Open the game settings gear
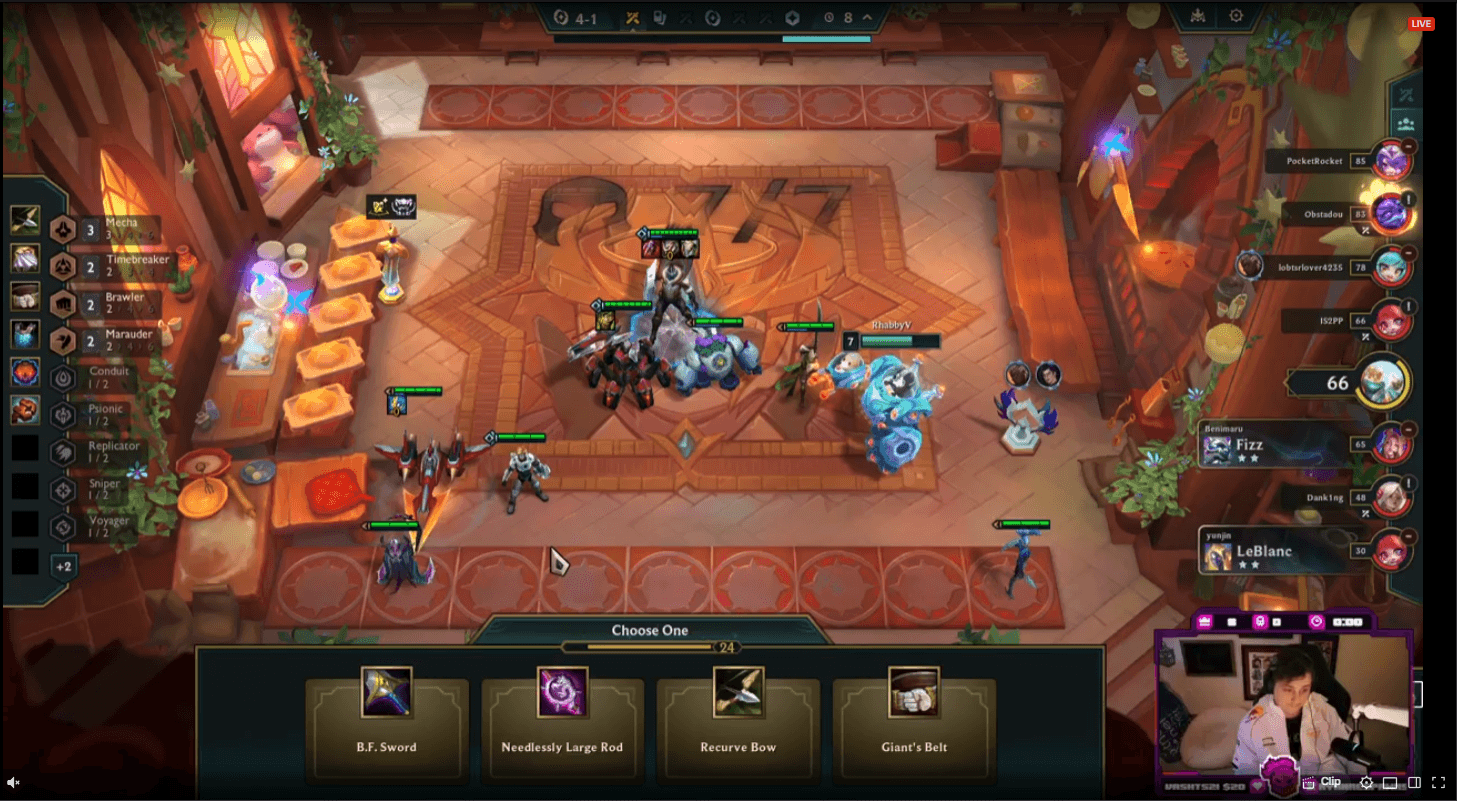 1236,16
